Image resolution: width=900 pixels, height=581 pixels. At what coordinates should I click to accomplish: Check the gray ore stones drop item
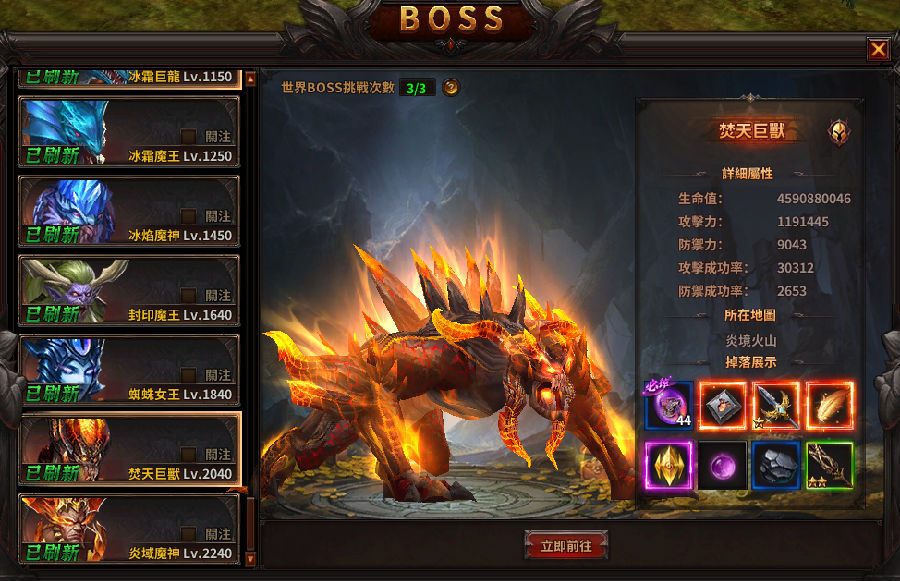[776, 464]
